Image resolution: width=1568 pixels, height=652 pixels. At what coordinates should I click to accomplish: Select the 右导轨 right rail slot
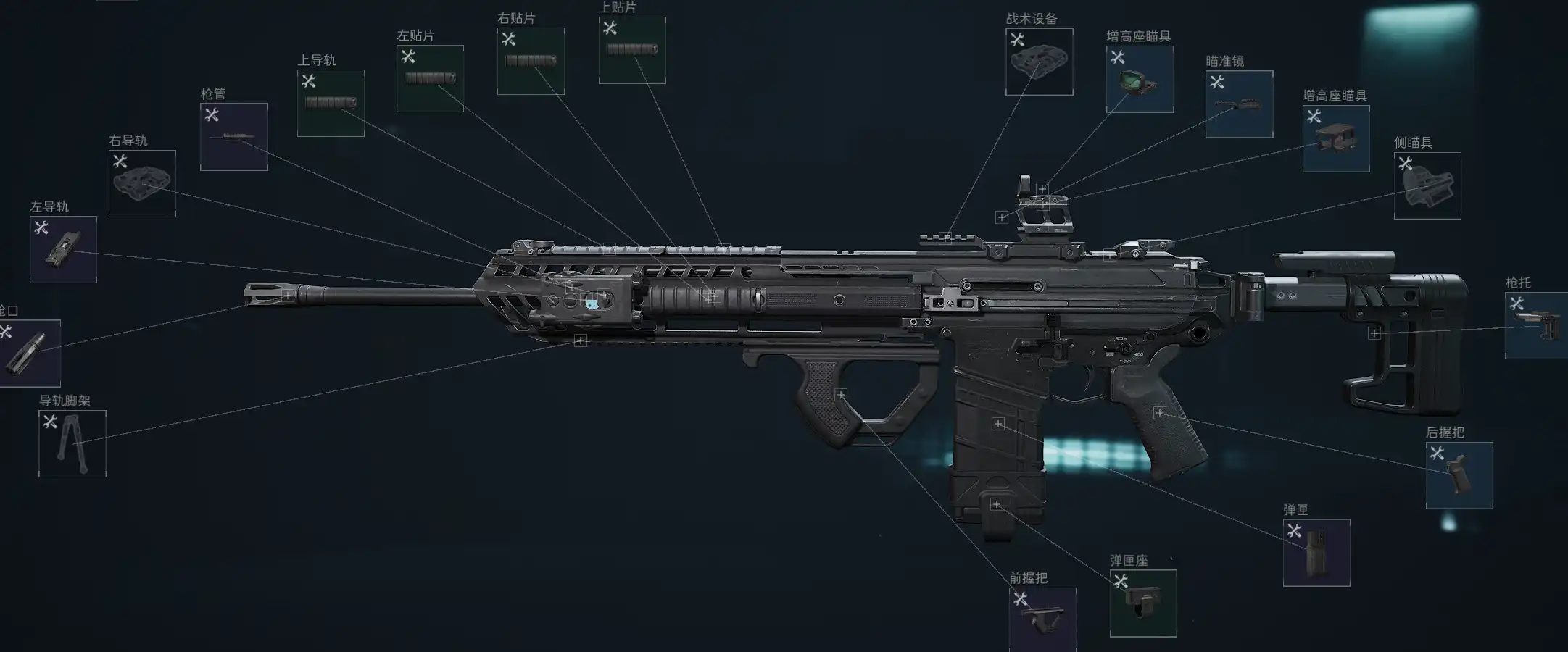pos(142,183)
